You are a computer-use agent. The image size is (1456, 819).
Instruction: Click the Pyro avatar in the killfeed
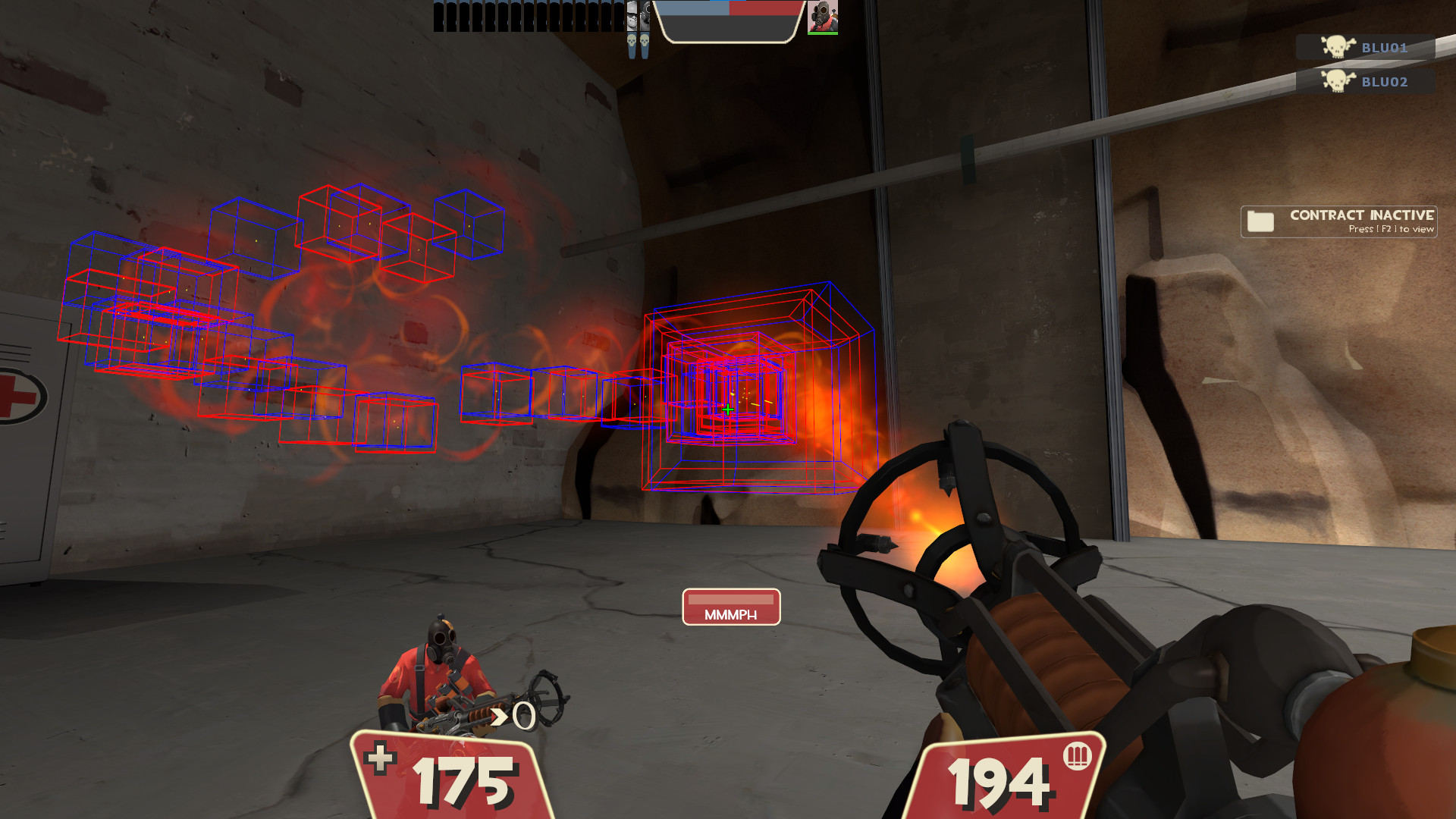tap(645, 15)
